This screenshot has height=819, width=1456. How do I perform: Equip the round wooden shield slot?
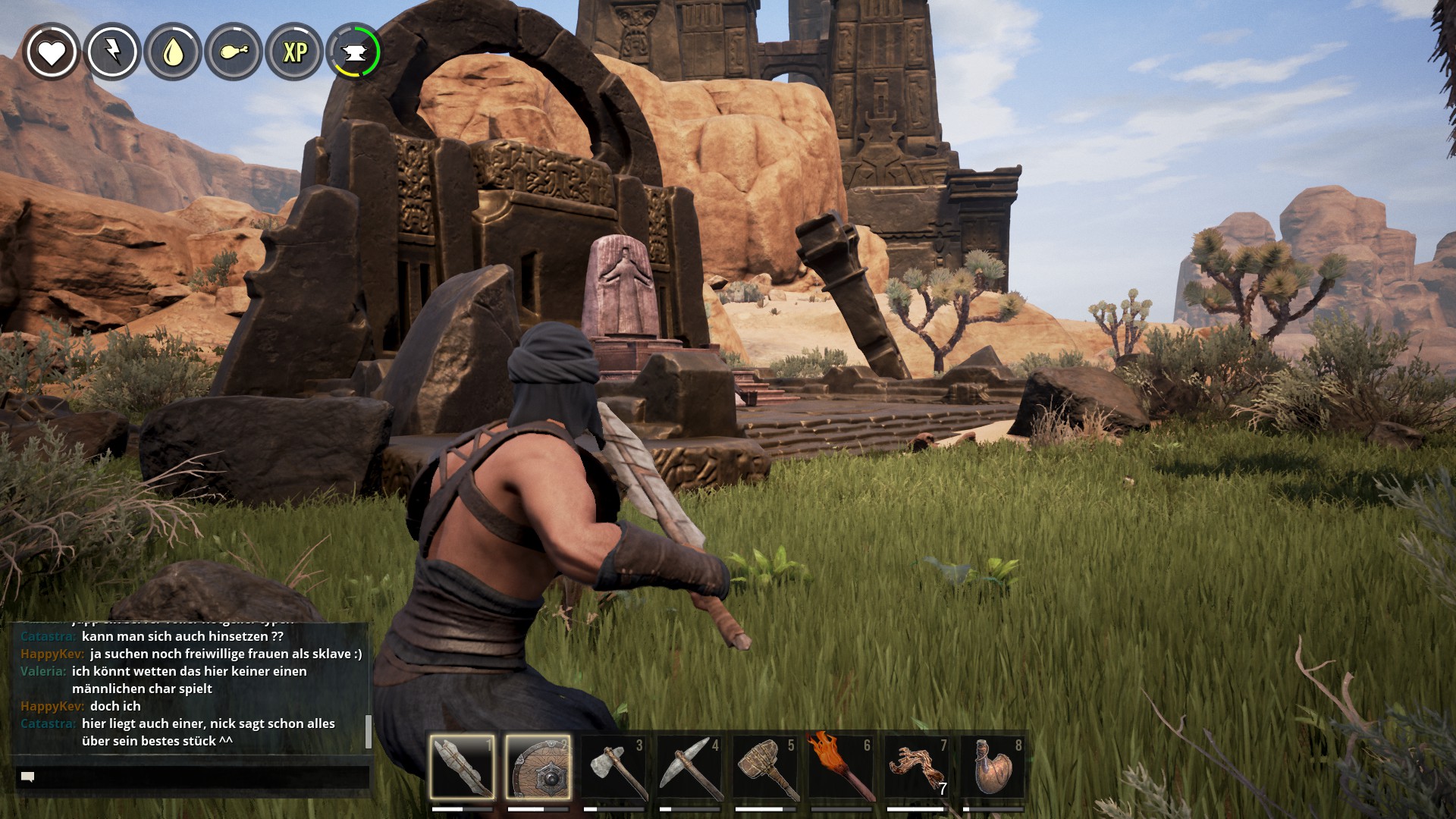pos(538,767)
